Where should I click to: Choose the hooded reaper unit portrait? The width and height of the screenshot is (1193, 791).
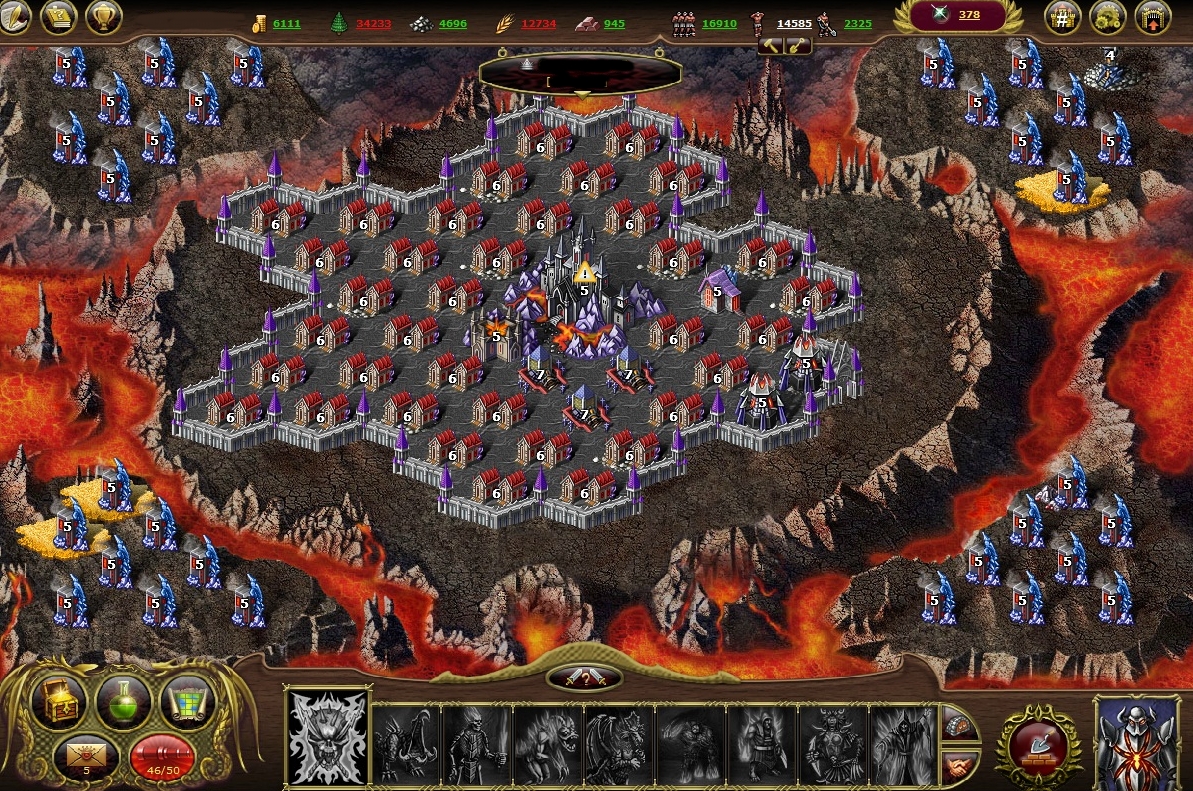903,744
